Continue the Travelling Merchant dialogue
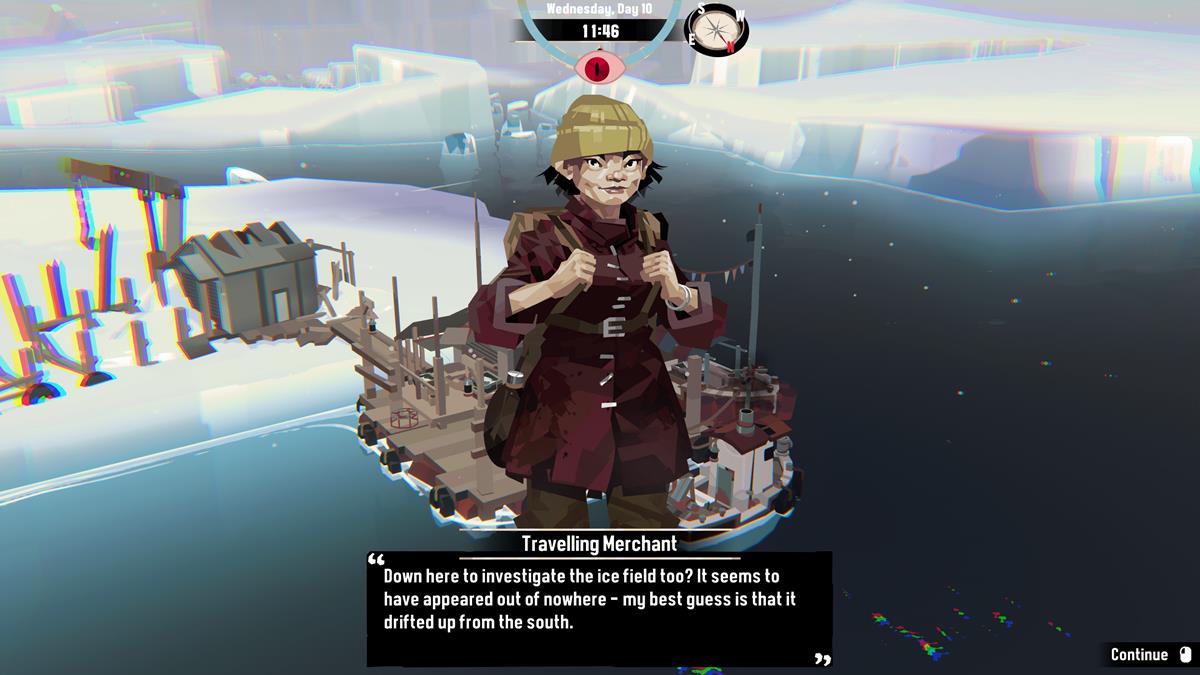This screenshot has width=1200, height=675. 1150,655
